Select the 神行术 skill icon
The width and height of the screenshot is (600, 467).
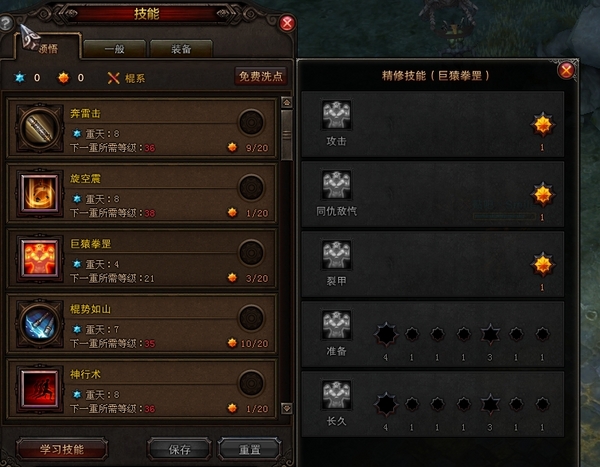41,386
